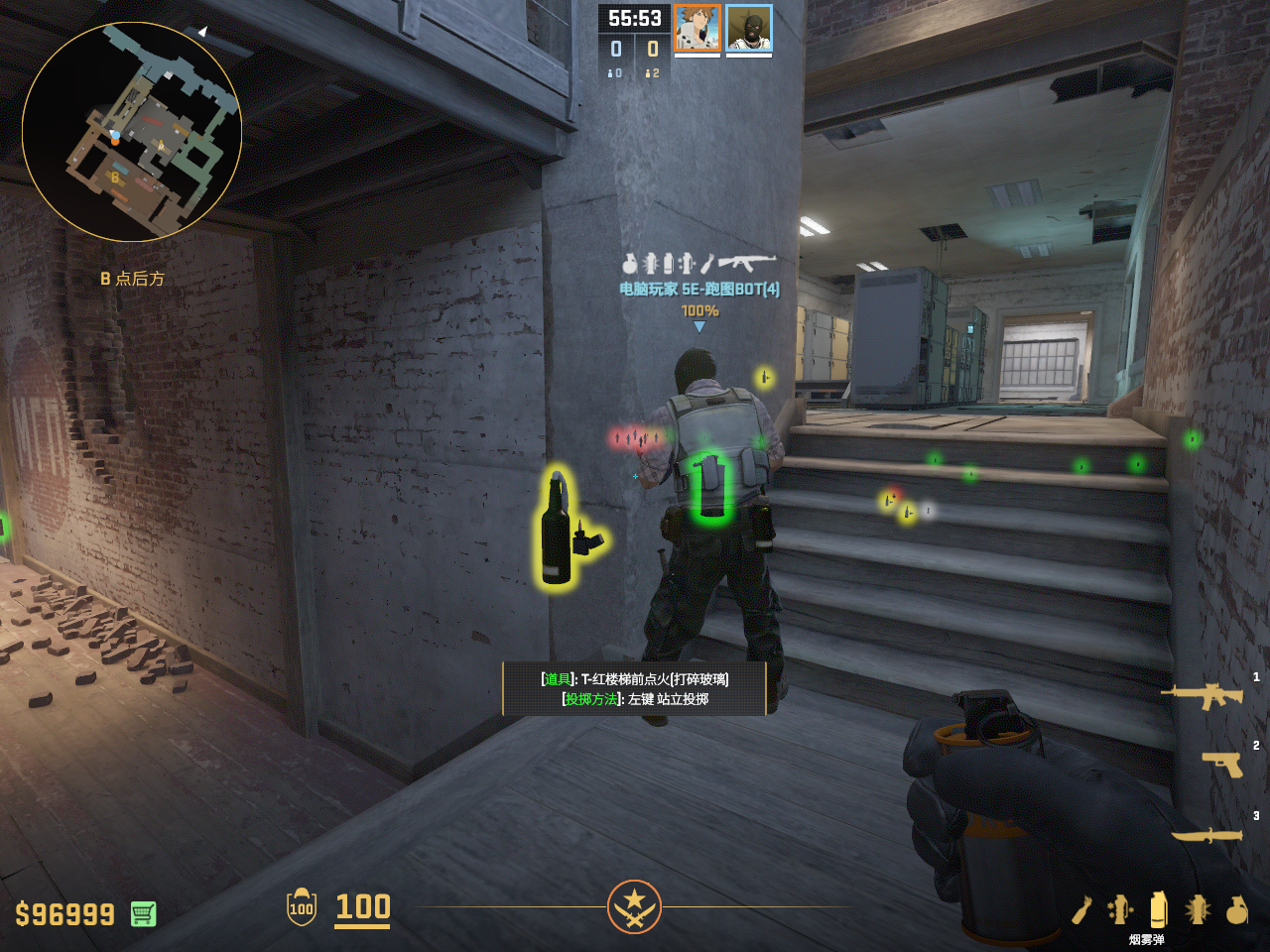Select the round HE grenade icon
1270x952 pixels.
(1236, 909)
